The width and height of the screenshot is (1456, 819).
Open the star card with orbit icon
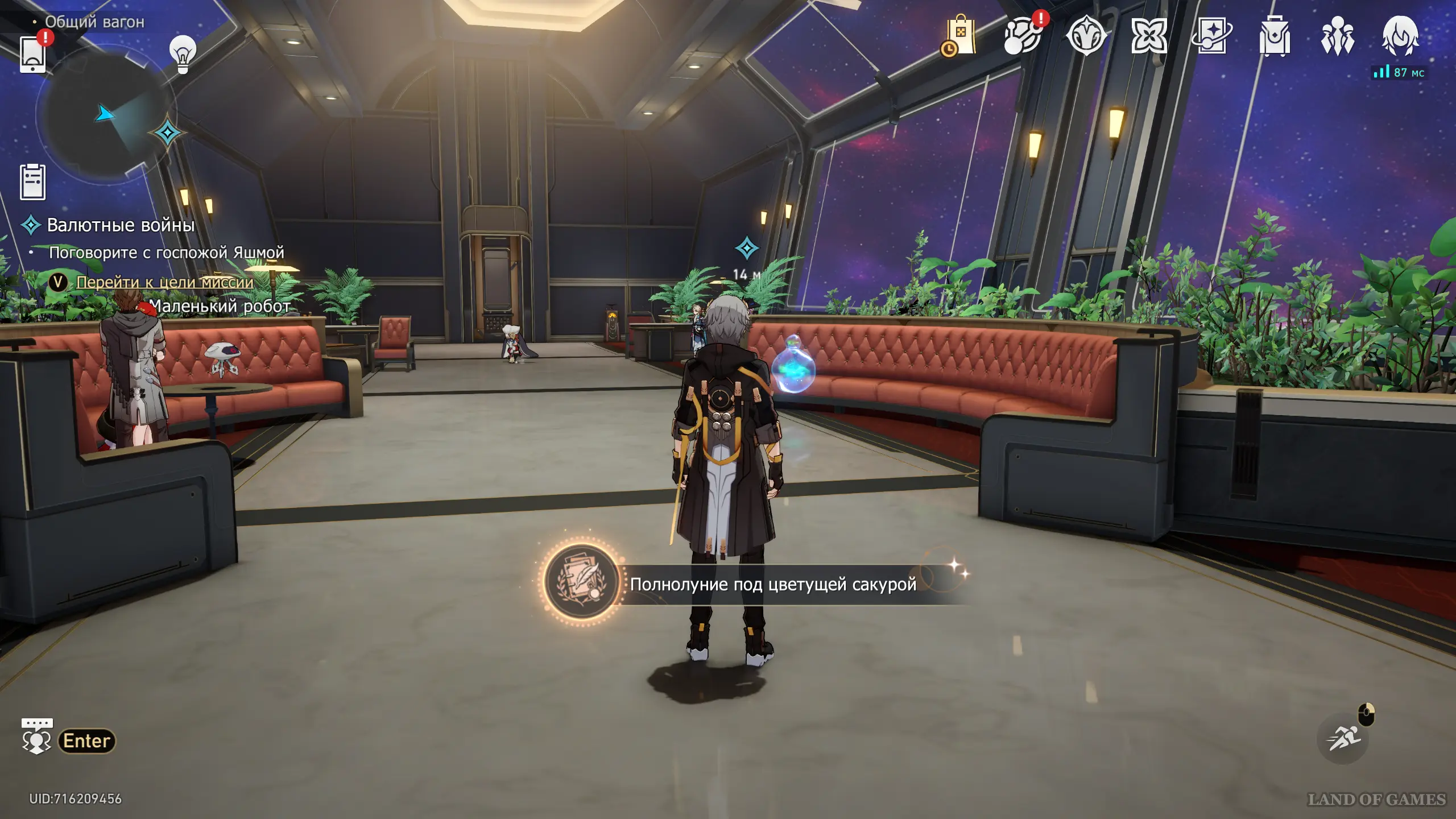(x=1212, y=36)
